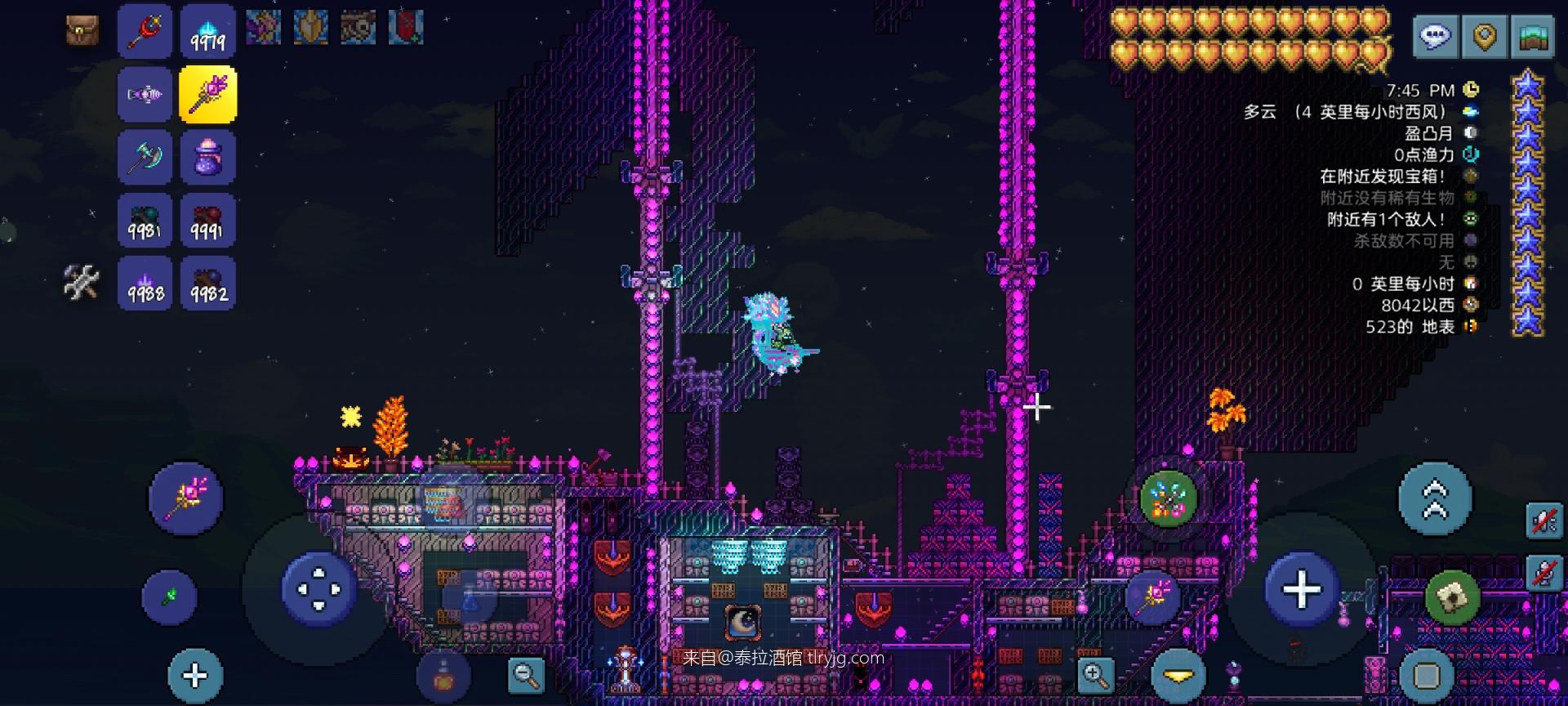The width and height of the screenshot is (1568, 706).
Task: Open the world map button
Action: (x=1533, y=37)
